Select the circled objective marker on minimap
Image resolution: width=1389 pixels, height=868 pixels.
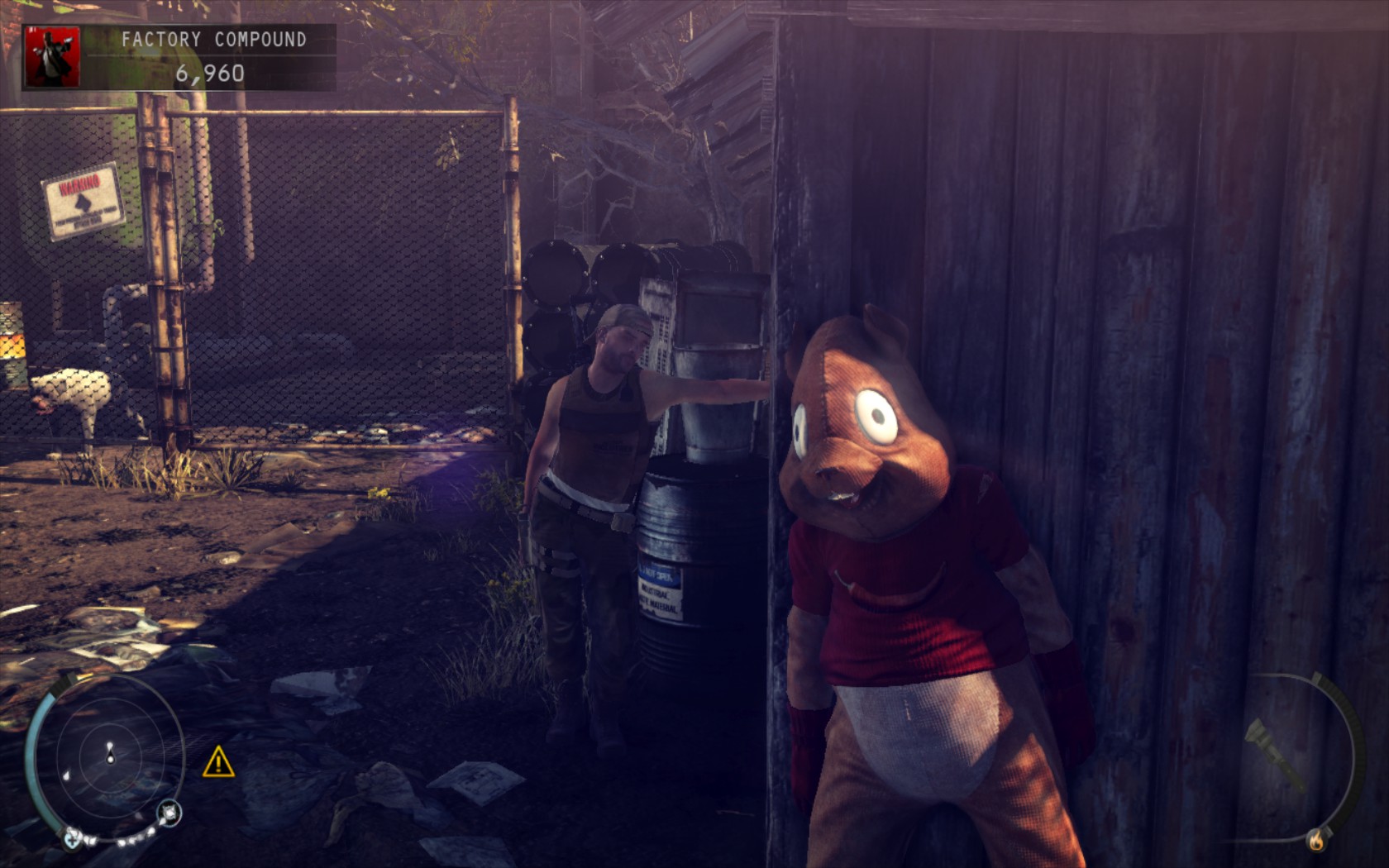click(170, 813)
